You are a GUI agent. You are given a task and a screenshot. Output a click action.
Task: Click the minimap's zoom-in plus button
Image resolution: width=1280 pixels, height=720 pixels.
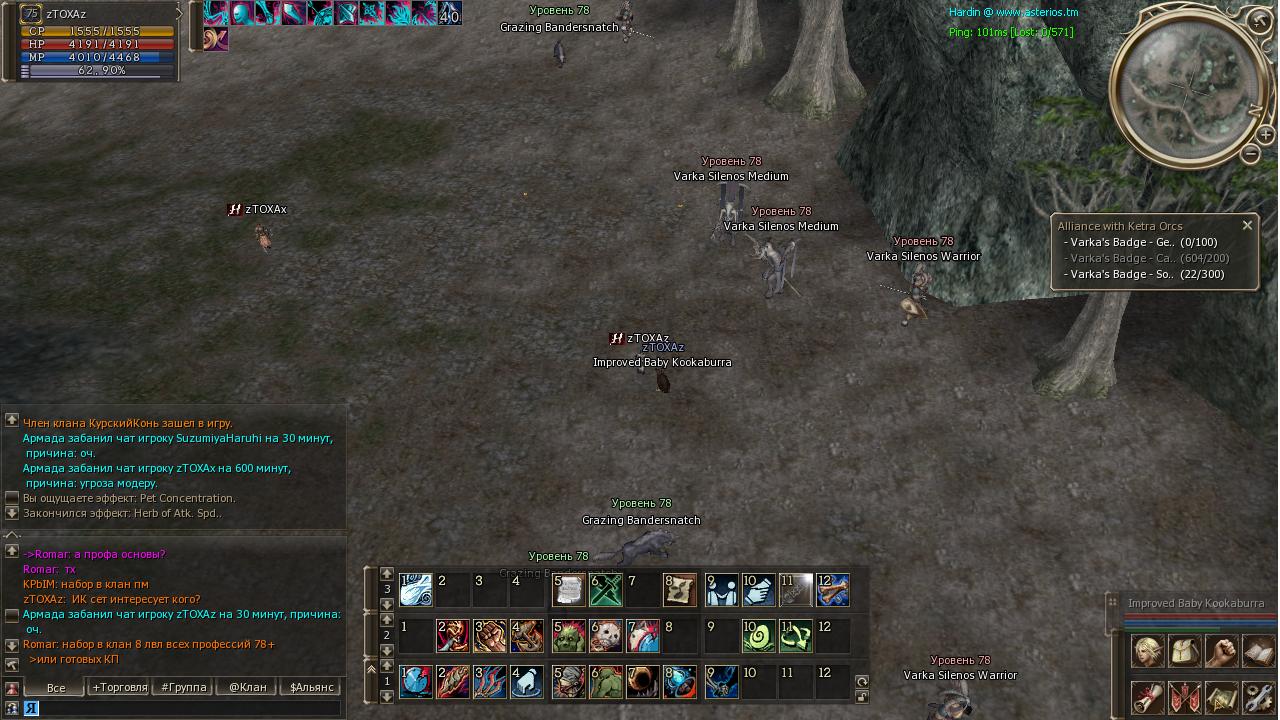(x=1265, y=134)
